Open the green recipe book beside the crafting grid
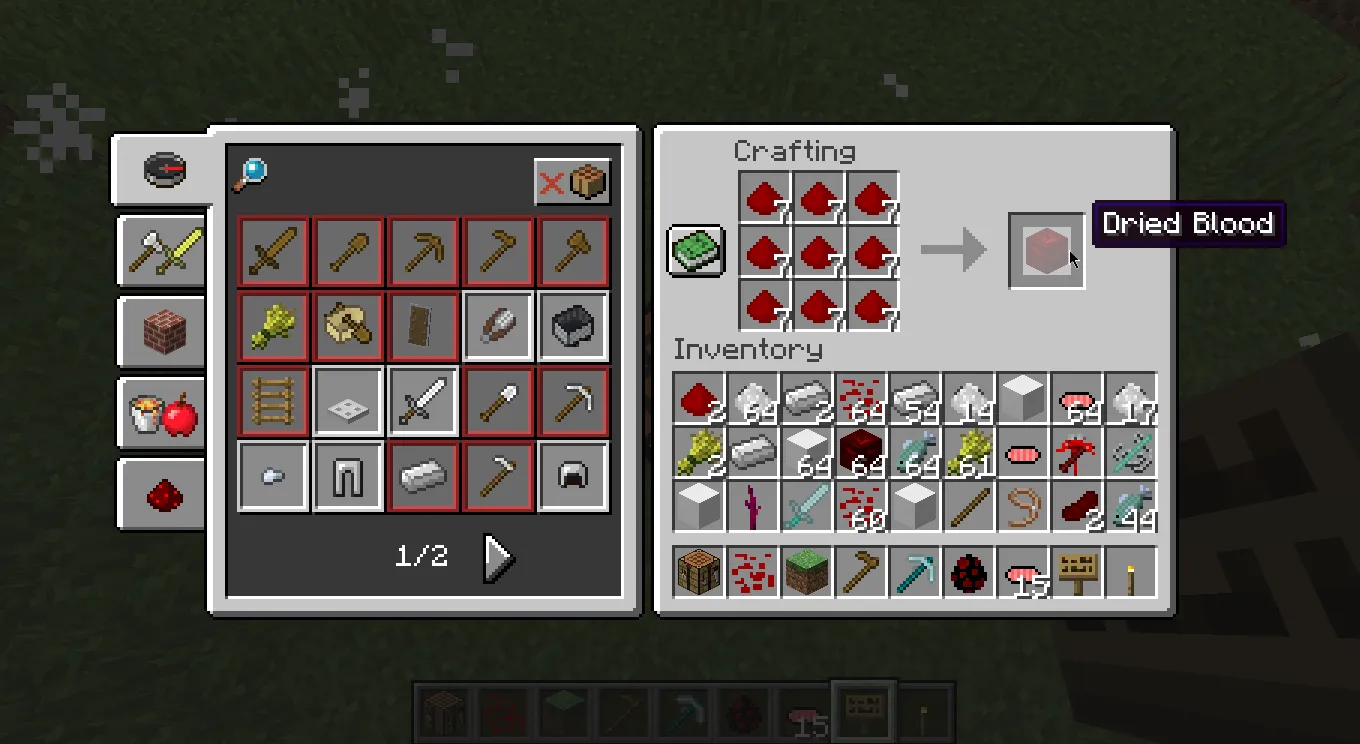The width and height of the screenshot is (1360, 744). pos(696,250)
